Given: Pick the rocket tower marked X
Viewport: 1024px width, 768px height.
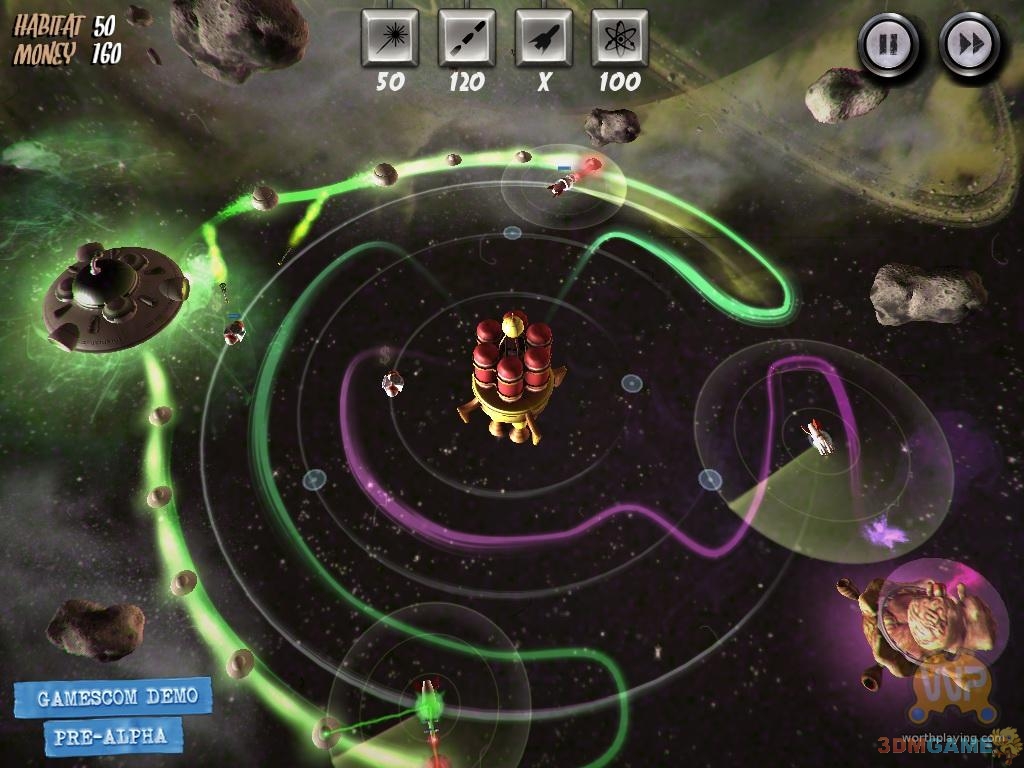Looking at the screenshot, I should (543, 39).
